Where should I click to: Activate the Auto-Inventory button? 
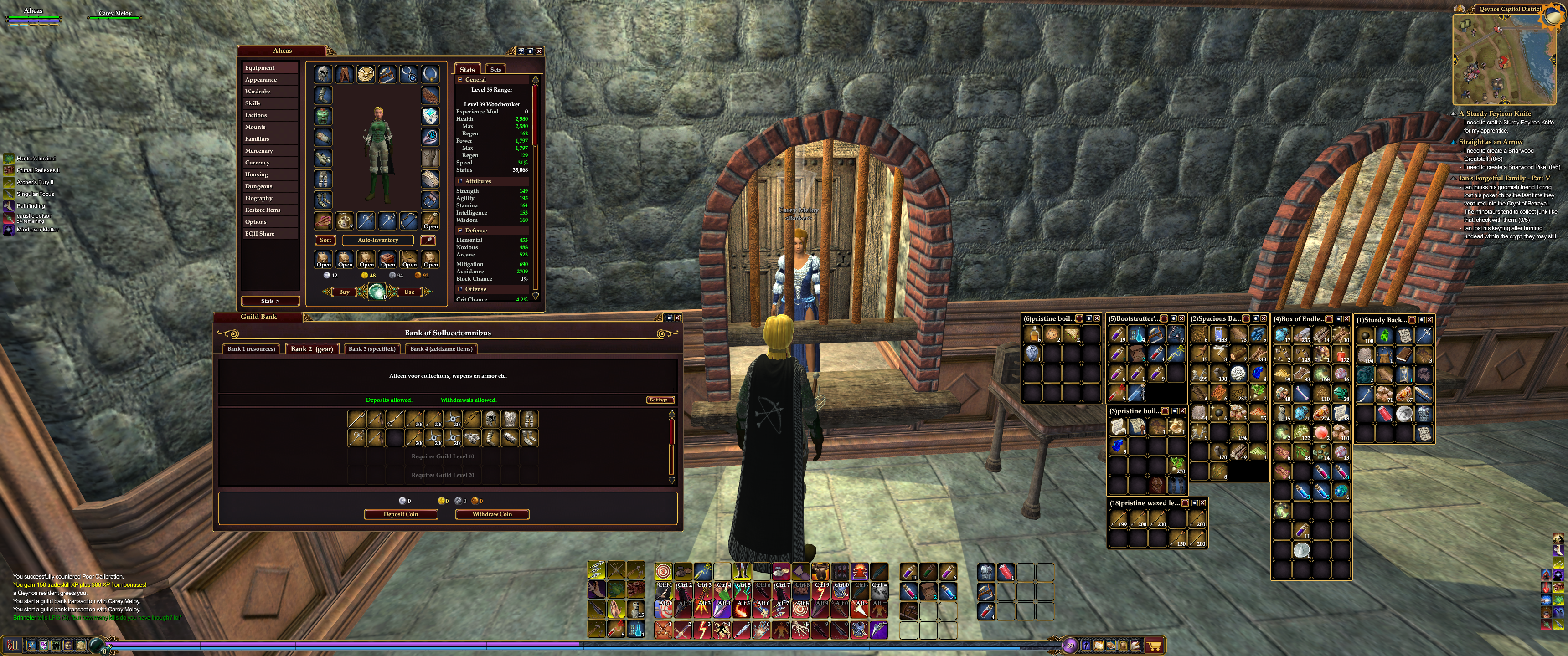(377, 241)
